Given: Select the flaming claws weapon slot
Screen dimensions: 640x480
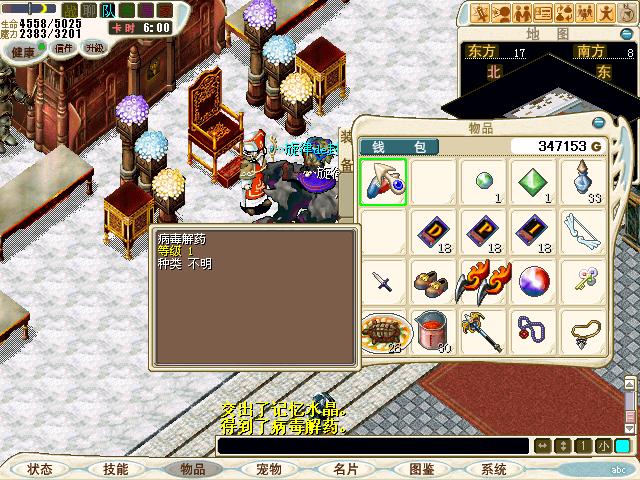Looking at the screenshot, I should point(485,282).
